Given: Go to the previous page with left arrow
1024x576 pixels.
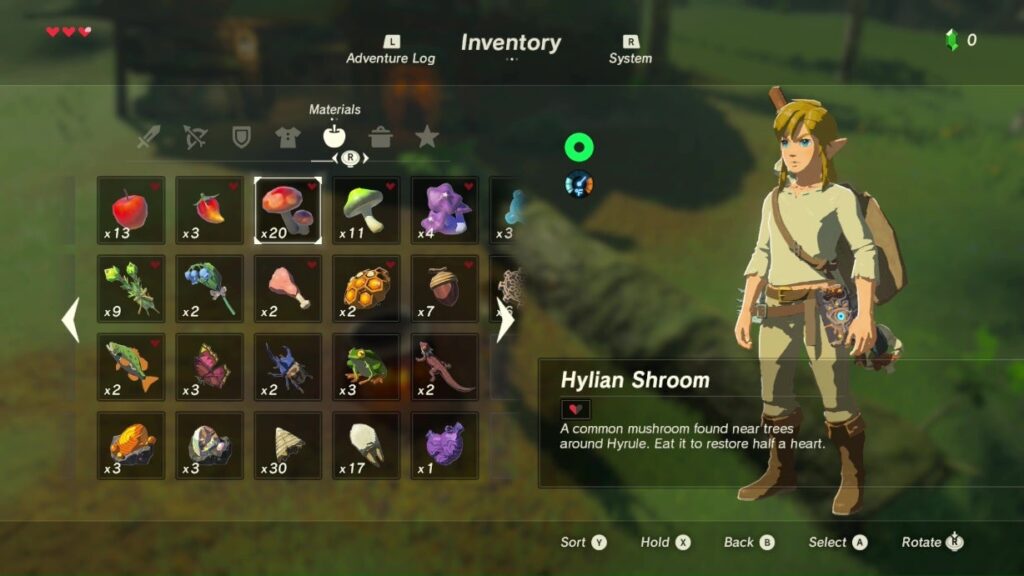Looking at the screenshot, I should (71, 321).
